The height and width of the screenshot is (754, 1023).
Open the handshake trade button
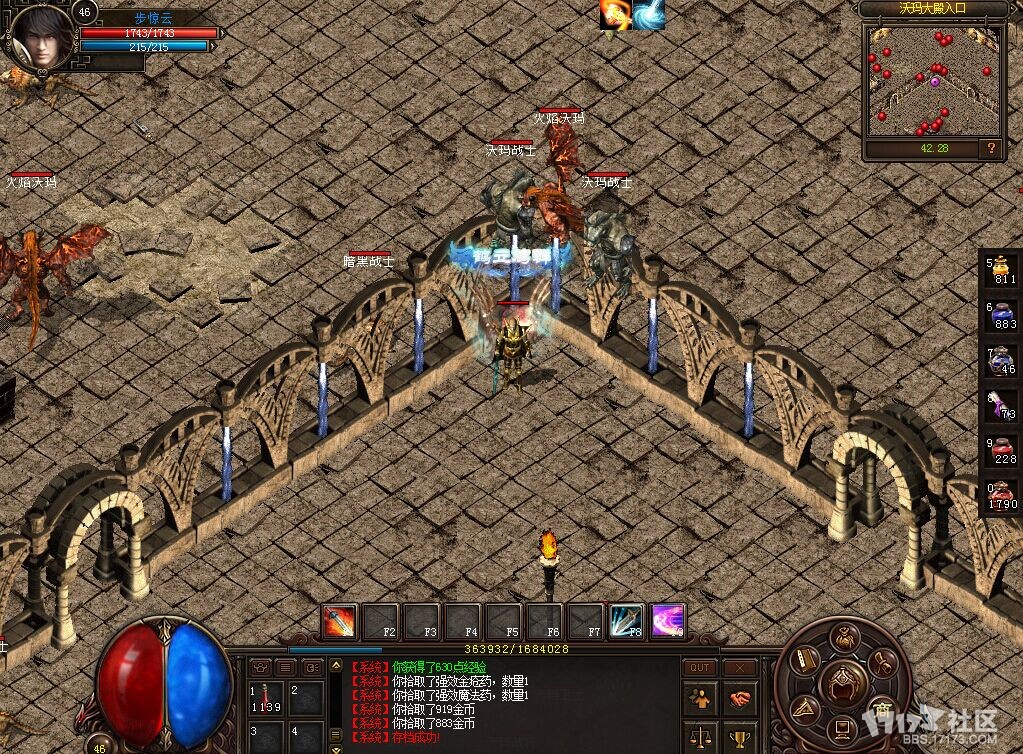click(x=739, y=698)
